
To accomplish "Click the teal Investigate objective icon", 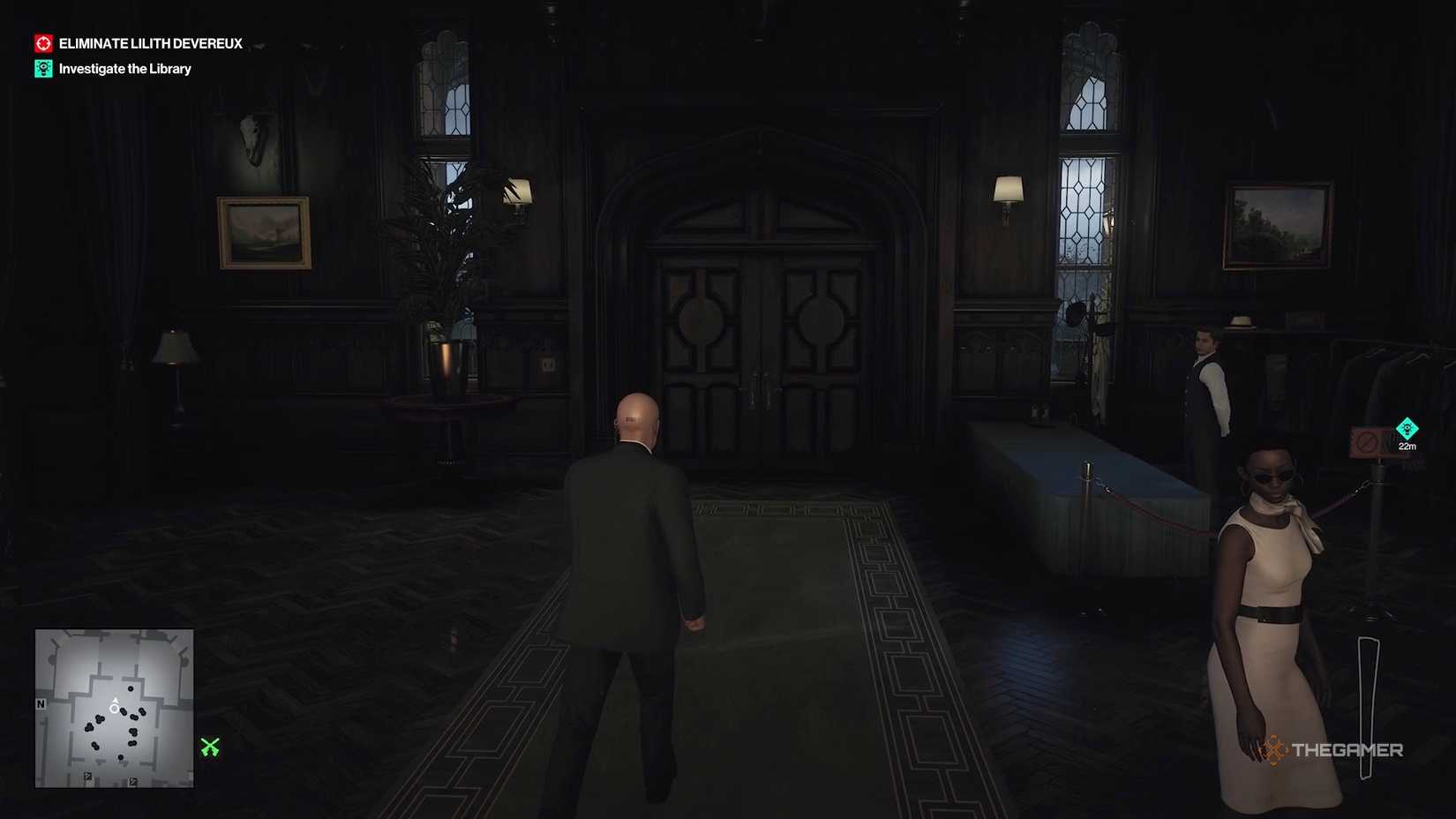I will [43, 68].
